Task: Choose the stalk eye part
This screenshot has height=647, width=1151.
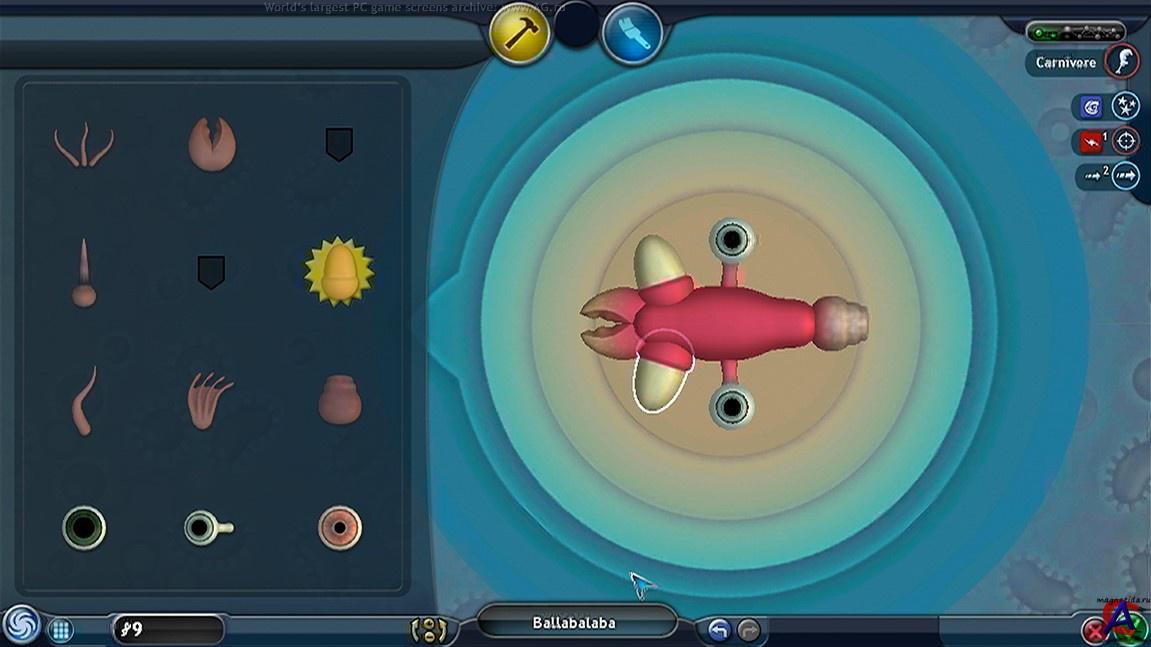Action: click(x=208, y=527)
